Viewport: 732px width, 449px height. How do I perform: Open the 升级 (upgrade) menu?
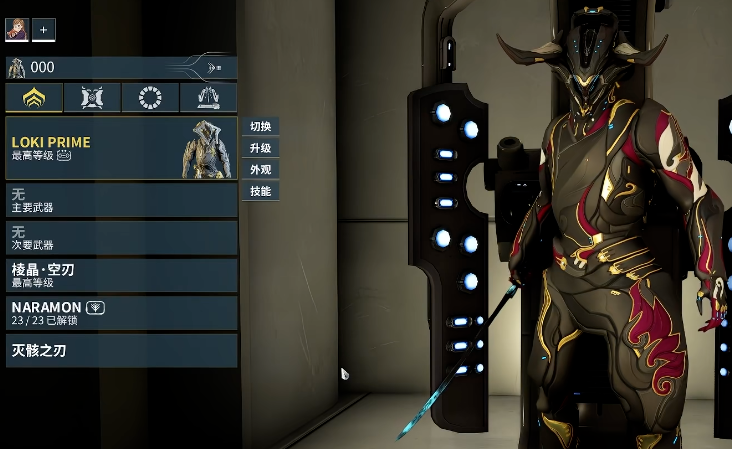[x=260, y=148]
